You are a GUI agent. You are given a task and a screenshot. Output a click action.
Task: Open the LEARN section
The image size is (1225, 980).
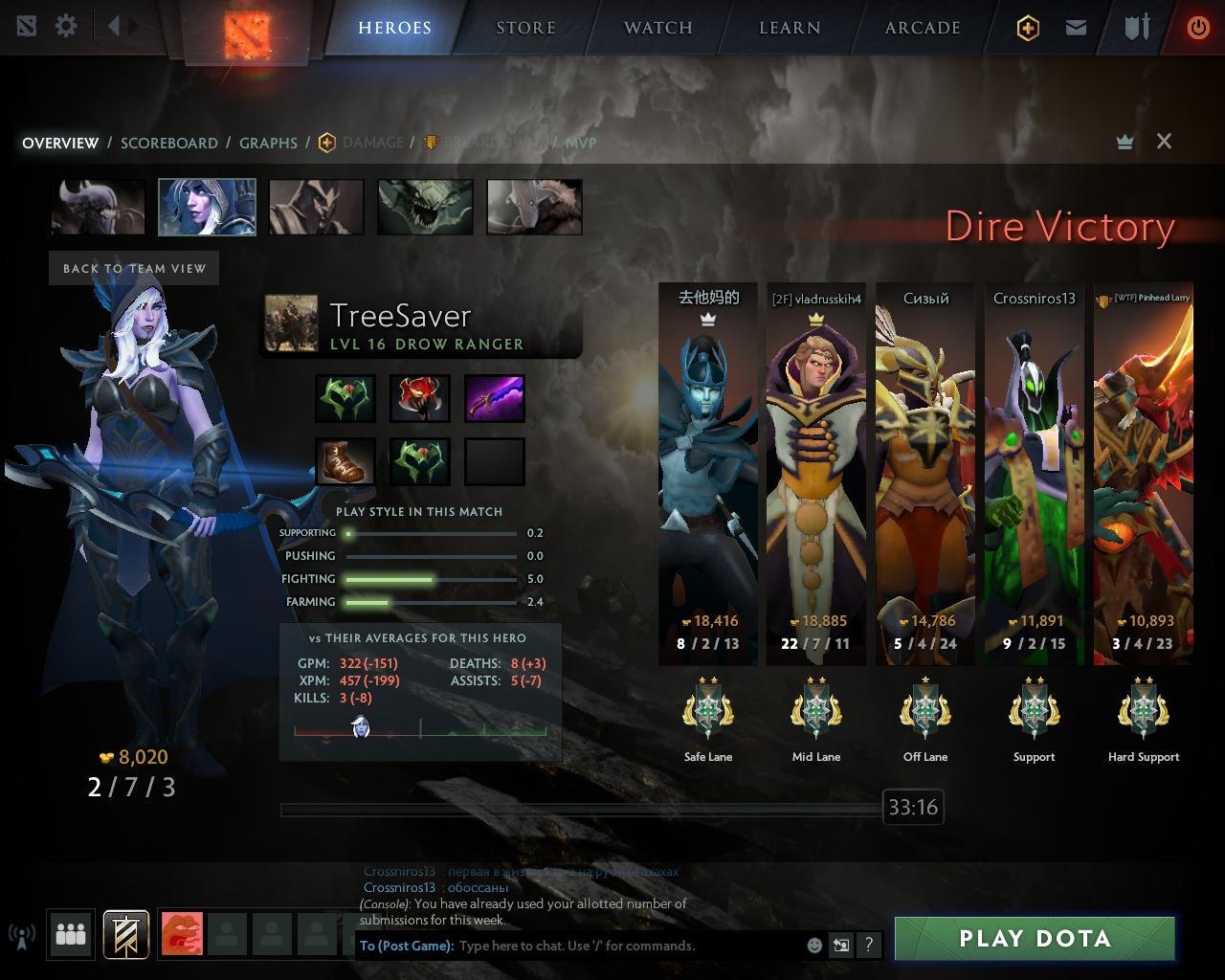tap(790, 28)
